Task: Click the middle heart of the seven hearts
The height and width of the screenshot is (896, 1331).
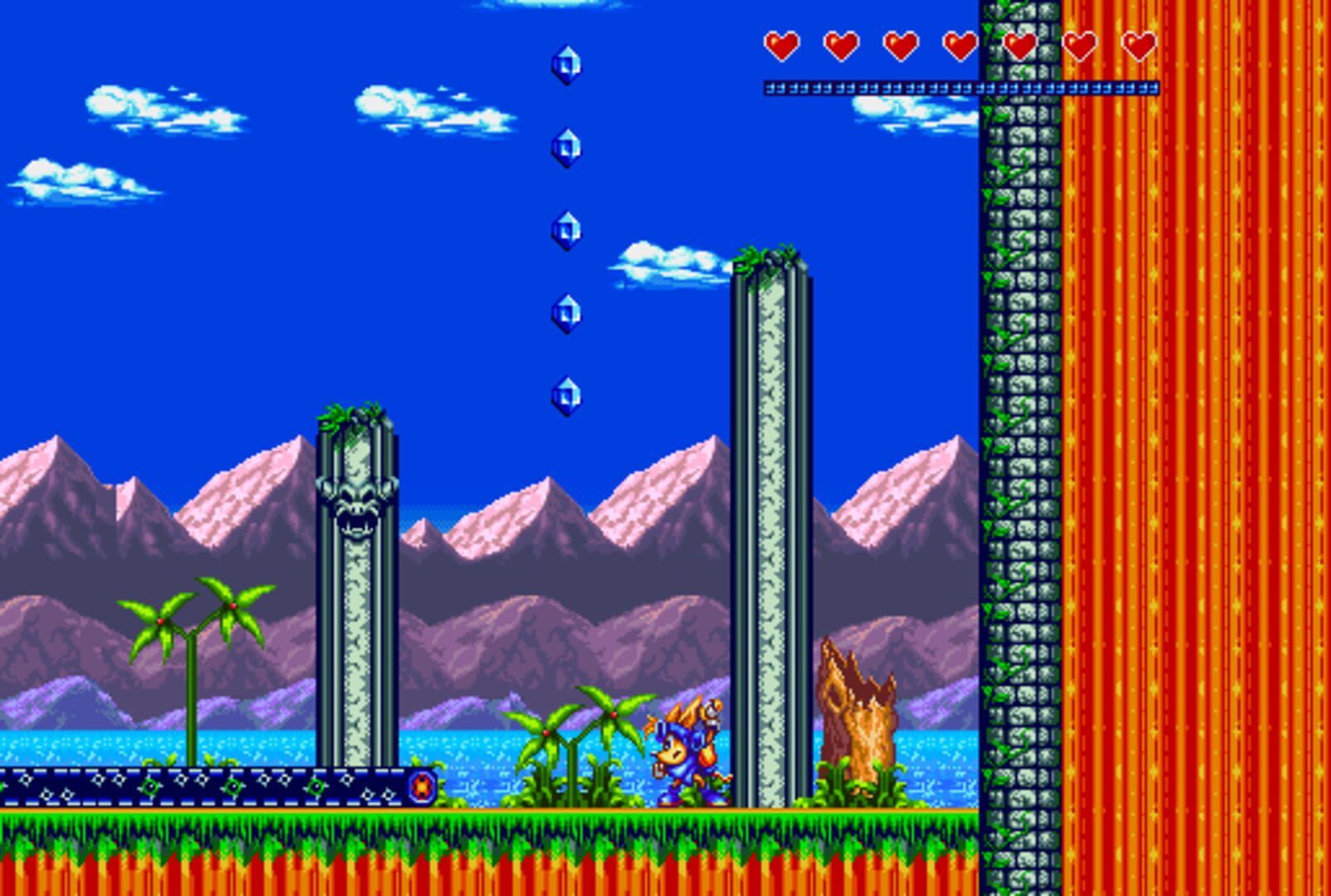Action: [x=961, y=47]
